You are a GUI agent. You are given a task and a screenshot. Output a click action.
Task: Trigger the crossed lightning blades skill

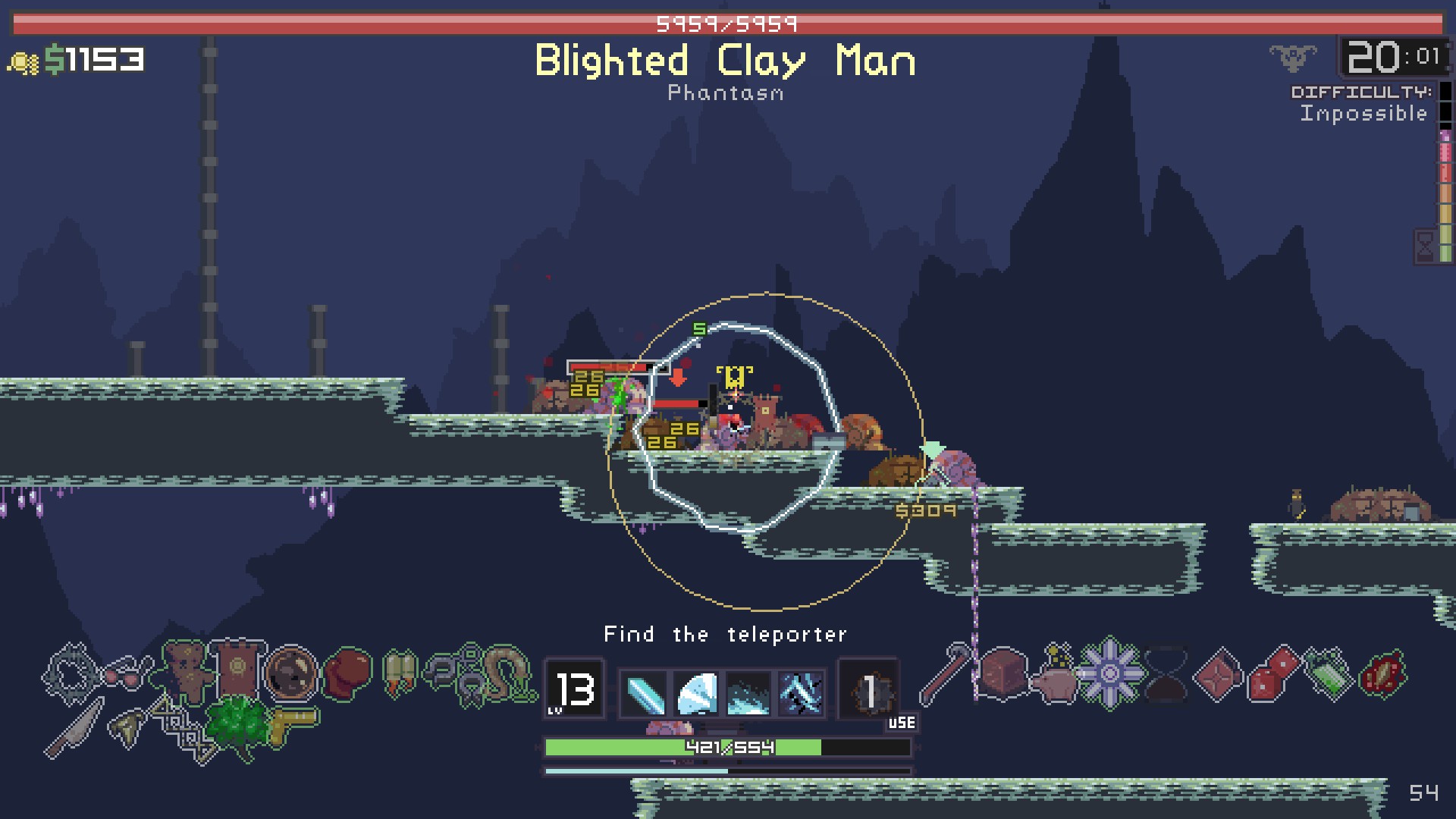coord(801,693)
